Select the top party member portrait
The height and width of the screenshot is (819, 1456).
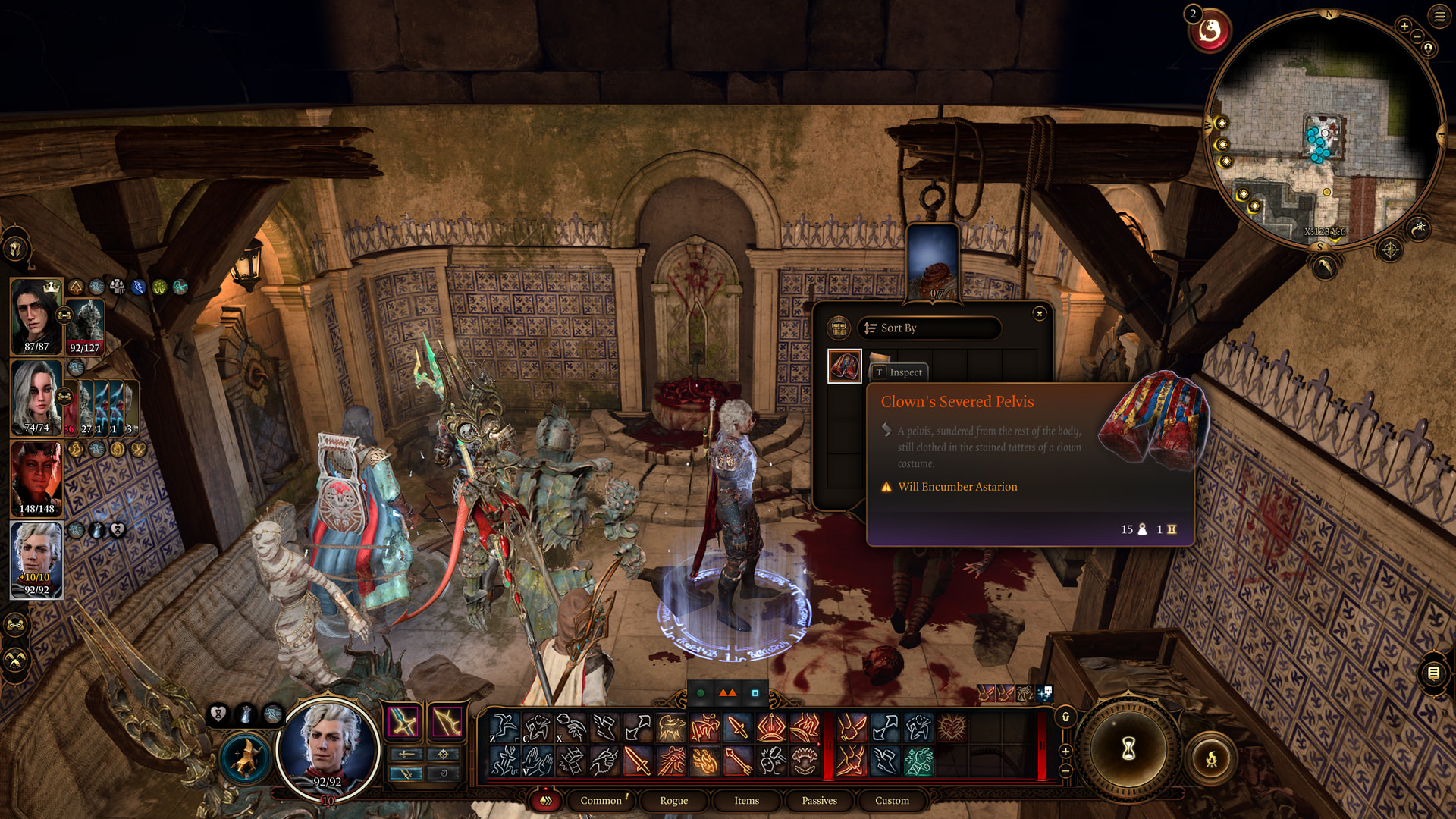coord(36,315)
